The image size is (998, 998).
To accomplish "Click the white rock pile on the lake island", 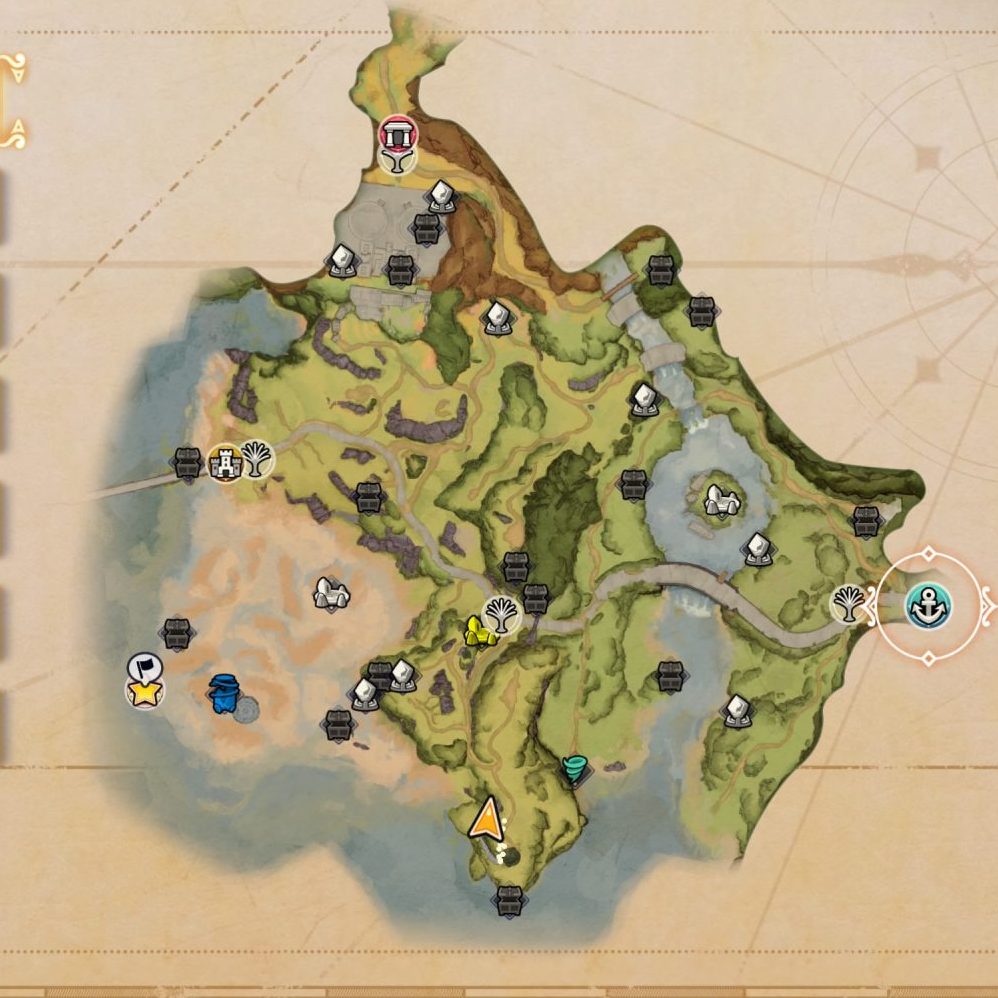I will point(719,501).
